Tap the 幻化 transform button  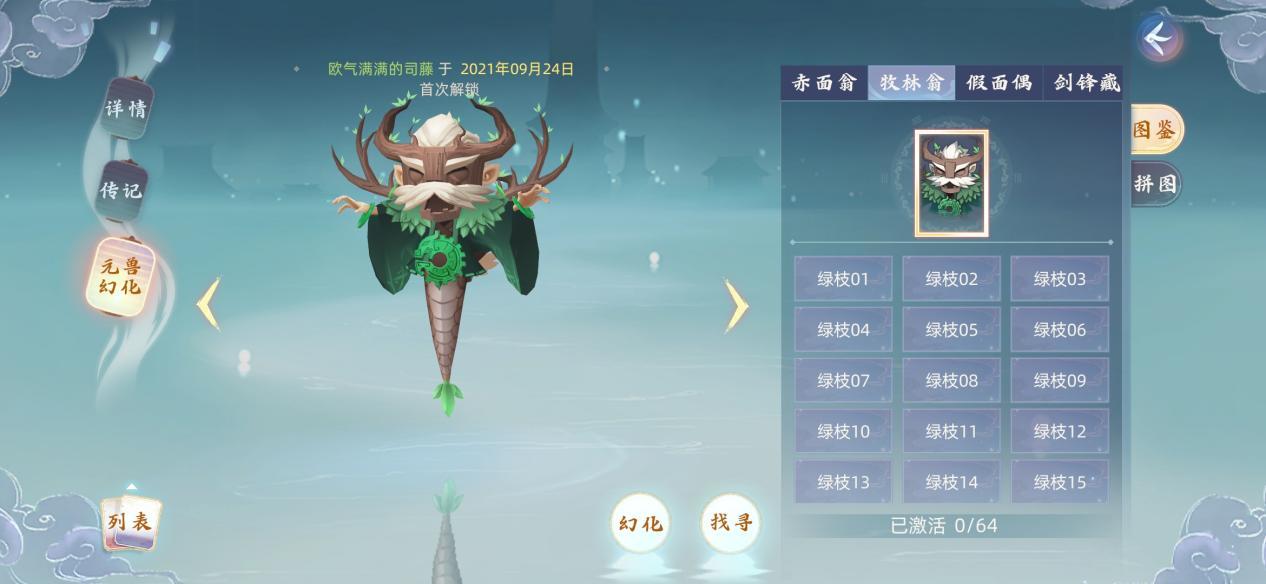coord(640,523)
